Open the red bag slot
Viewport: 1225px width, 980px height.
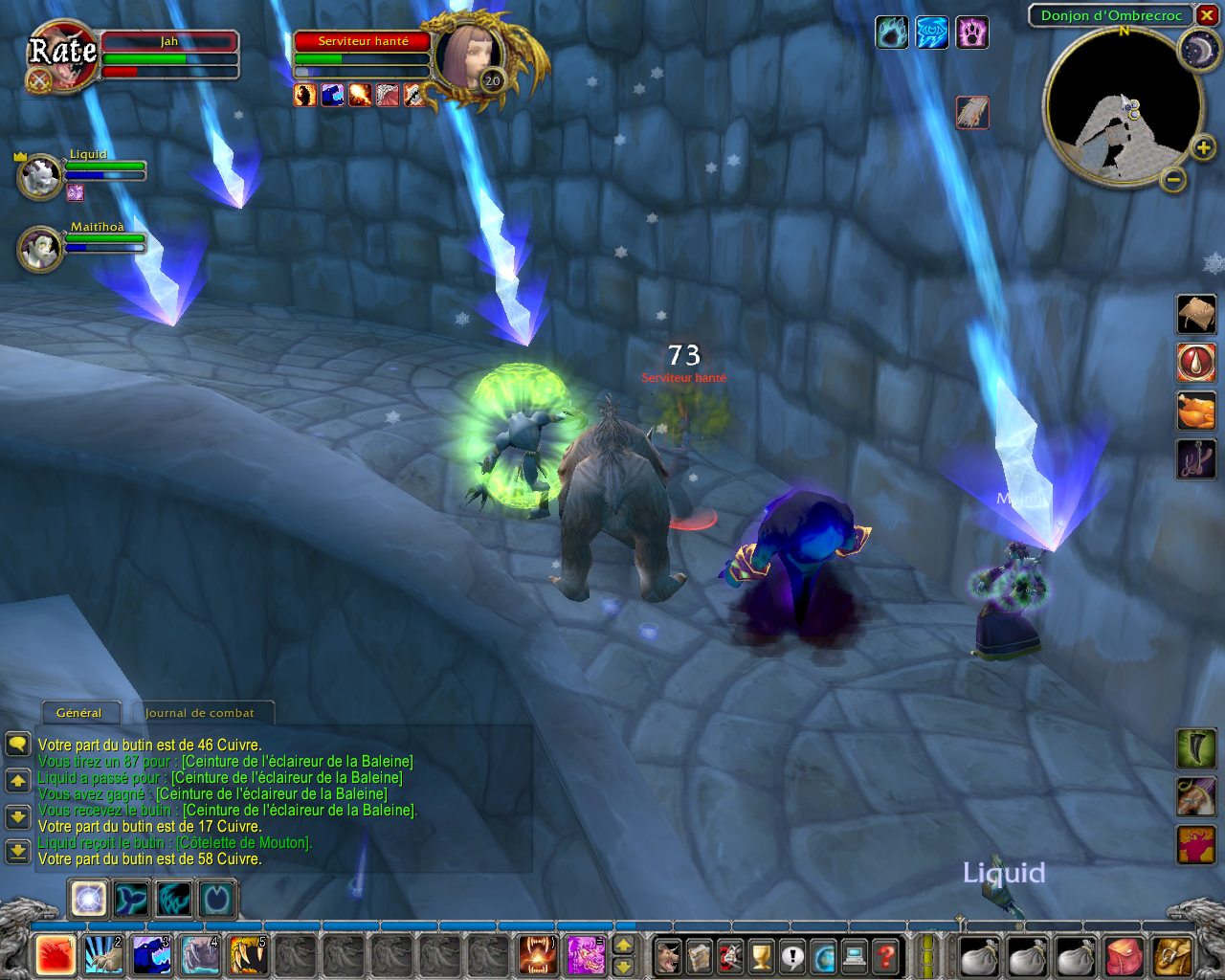[1125, 955]
